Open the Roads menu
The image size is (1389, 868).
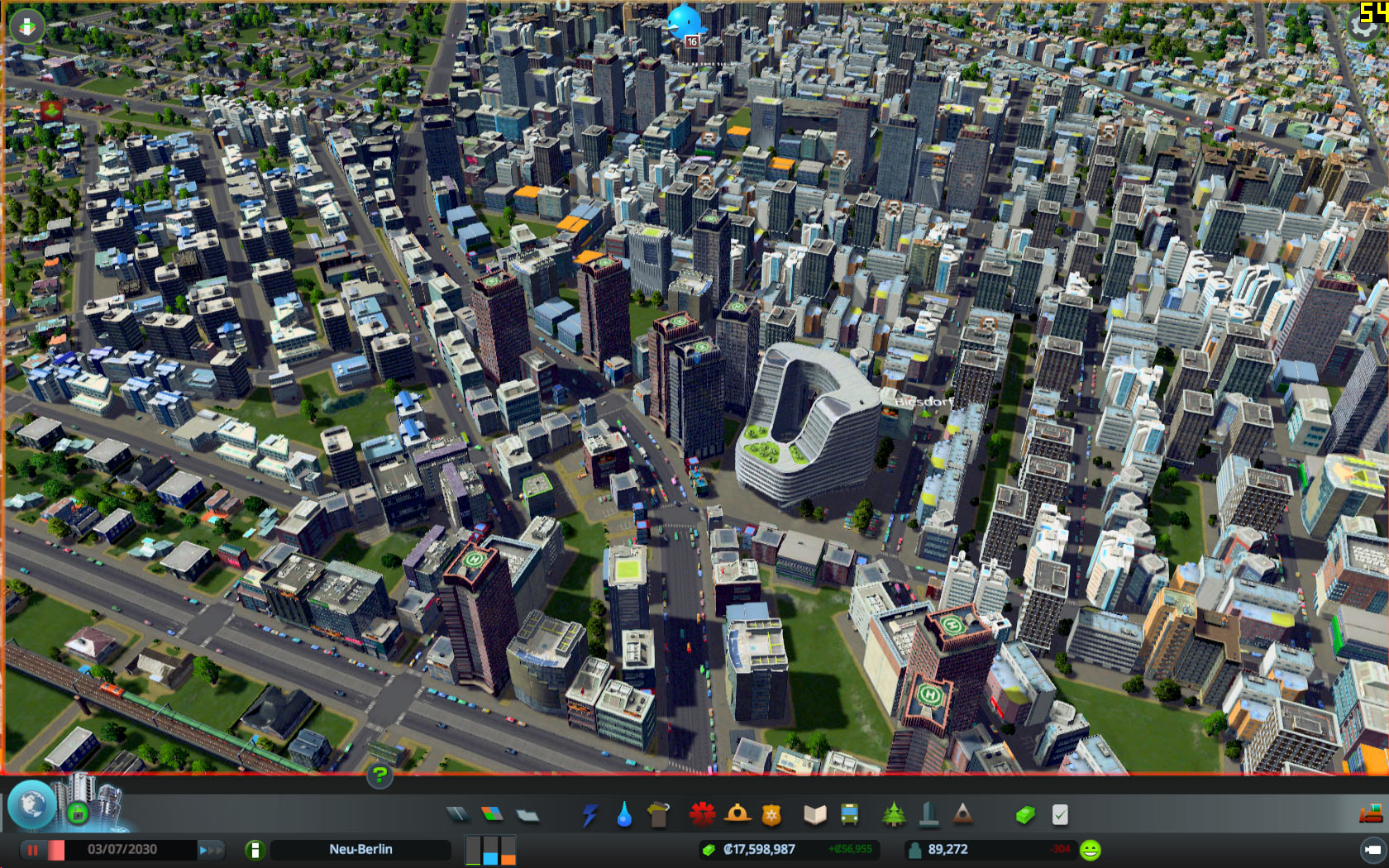point(456,813)
